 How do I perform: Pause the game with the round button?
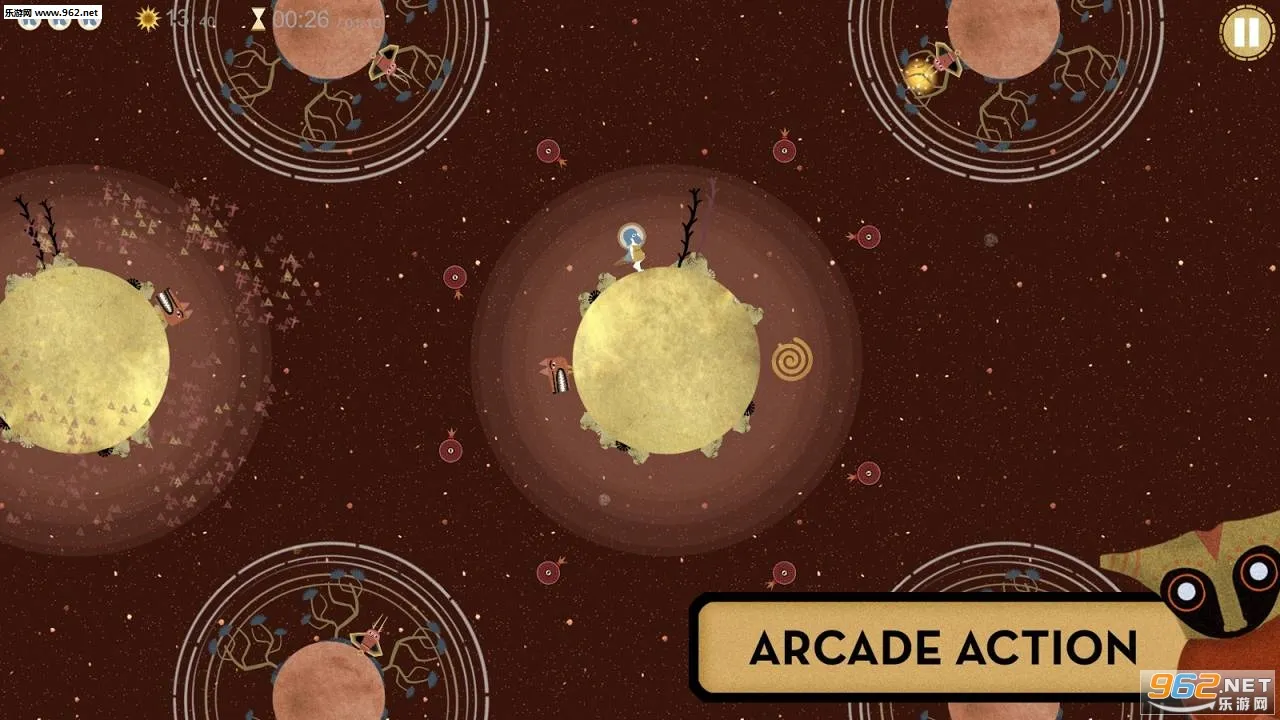[x=1246, y=32]
